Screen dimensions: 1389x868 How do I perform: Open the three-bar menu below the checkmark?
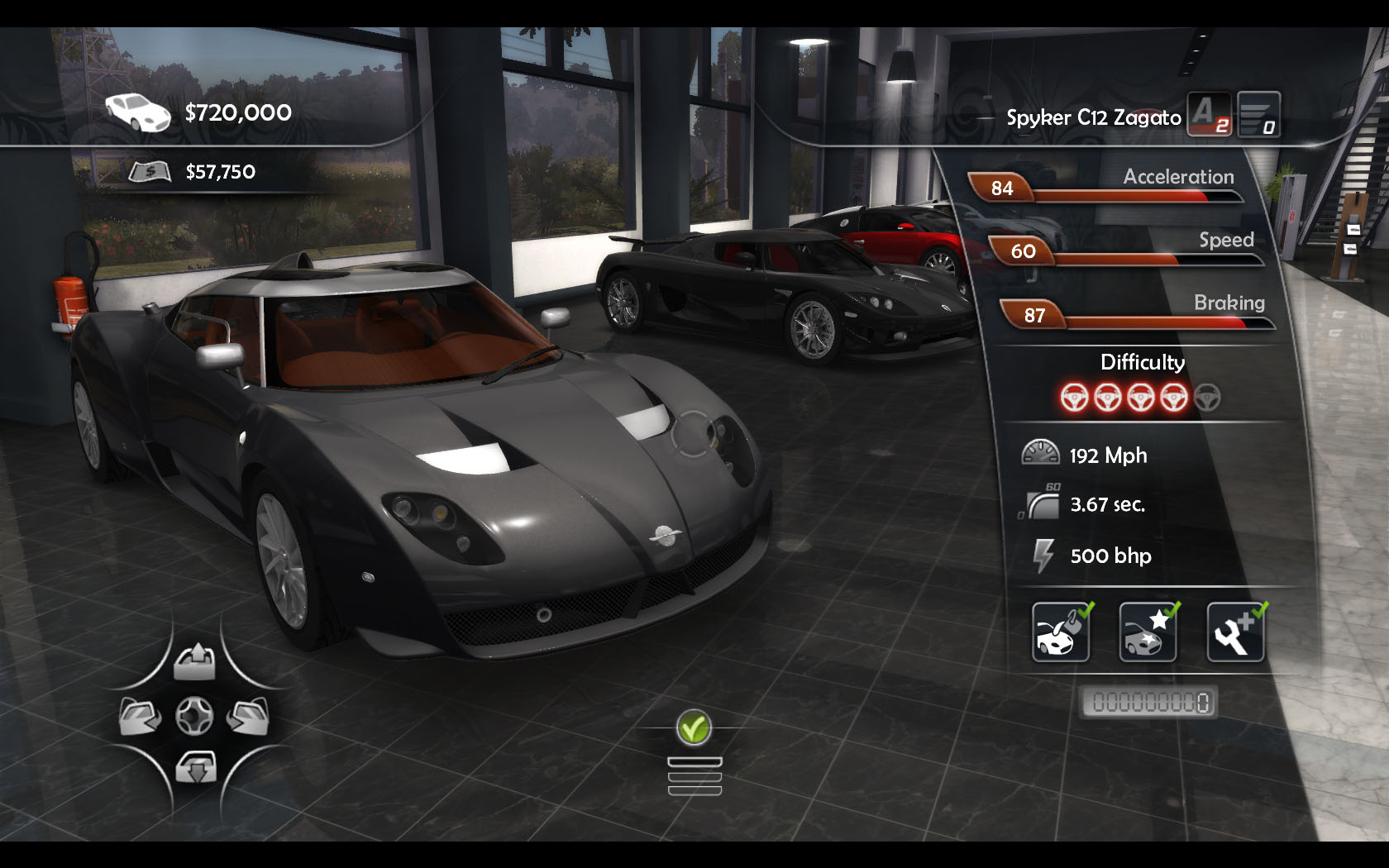coord(694,776)
